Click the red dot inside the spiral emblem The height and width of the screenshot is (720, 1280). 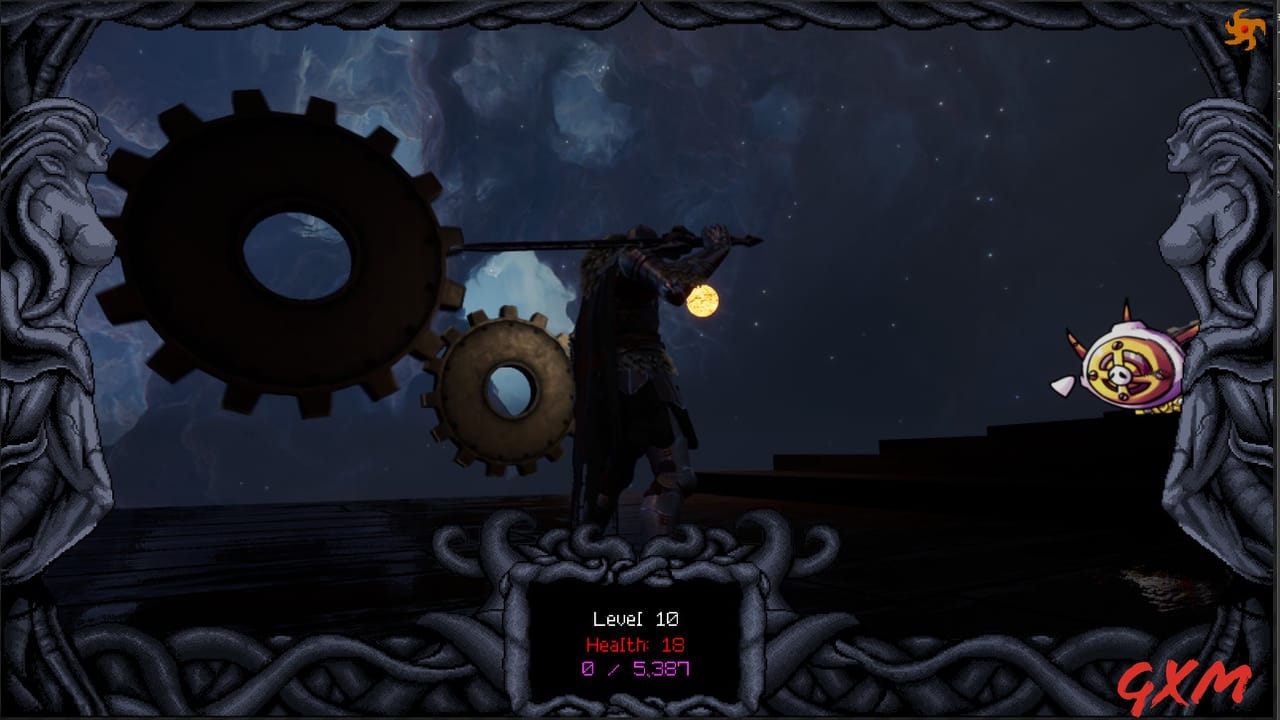point(1244,29)
